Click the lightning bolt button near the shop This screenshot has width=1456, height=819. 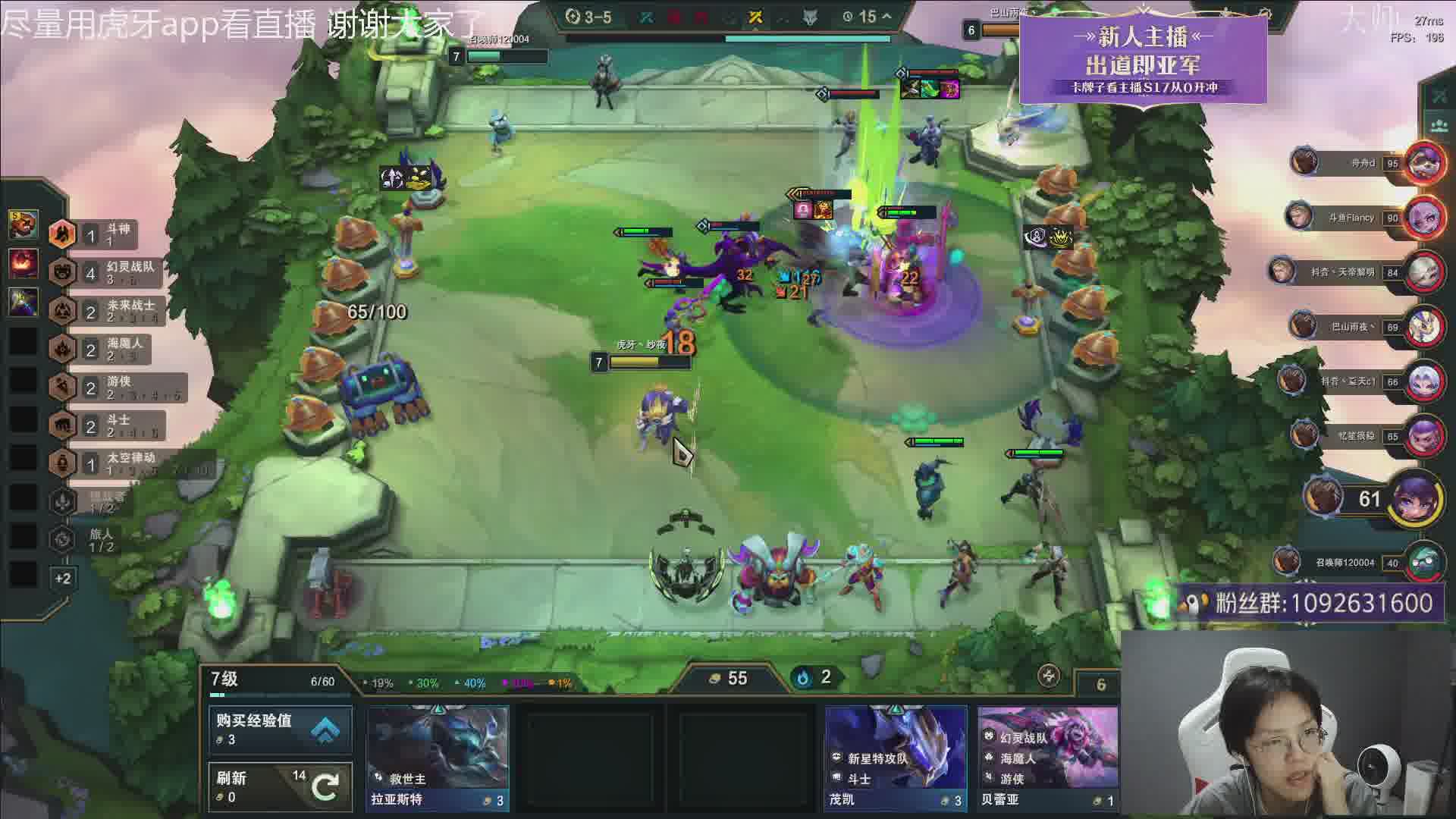tap(1049, 676)
